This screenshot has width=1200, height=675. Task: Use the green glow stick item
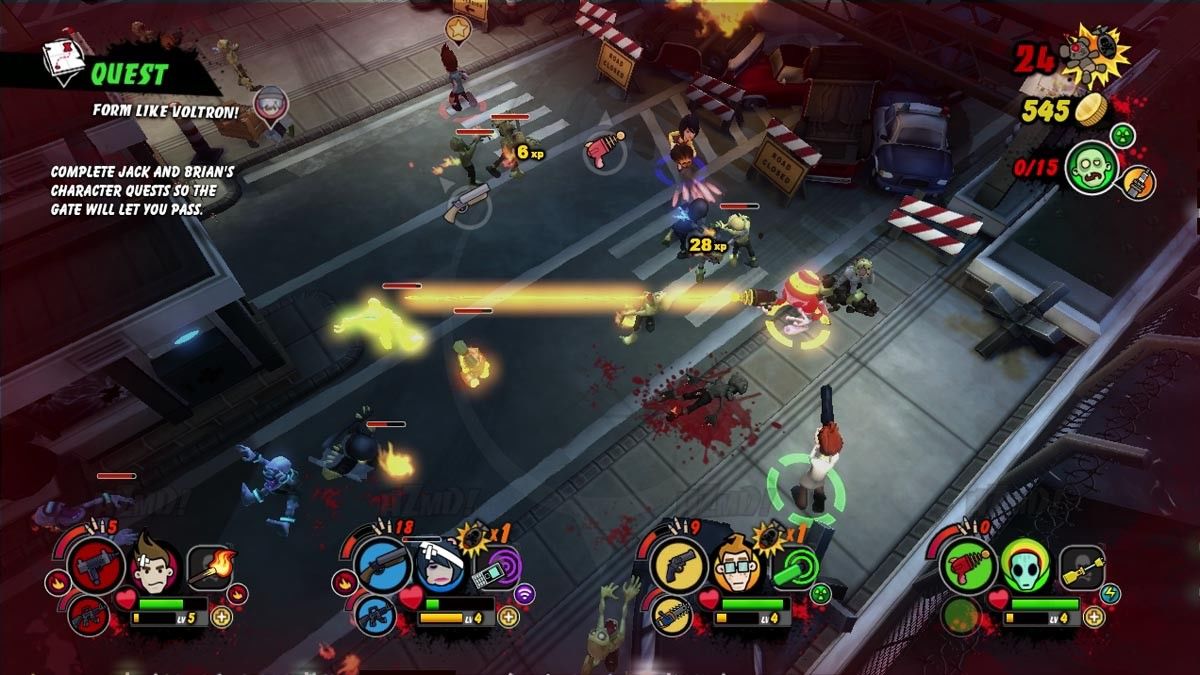click(x=791, y=568)
